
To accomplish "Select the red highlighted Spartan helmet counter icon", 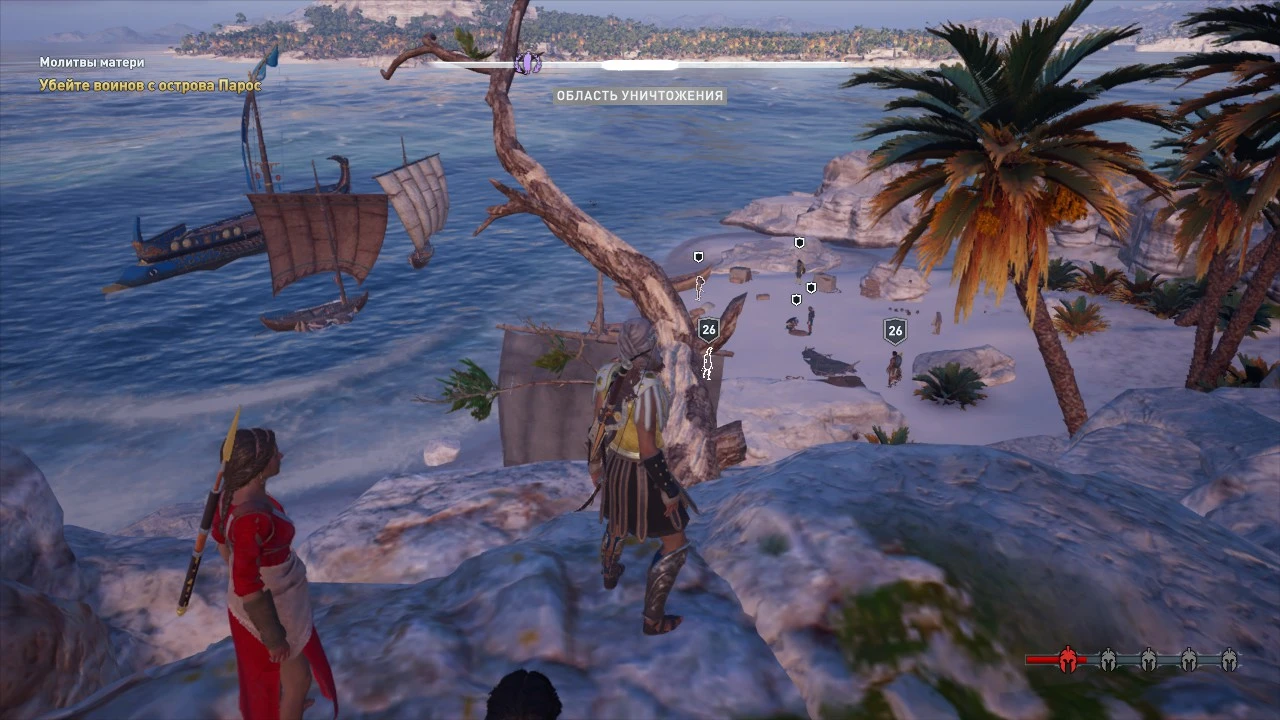I will [1068, 660].
